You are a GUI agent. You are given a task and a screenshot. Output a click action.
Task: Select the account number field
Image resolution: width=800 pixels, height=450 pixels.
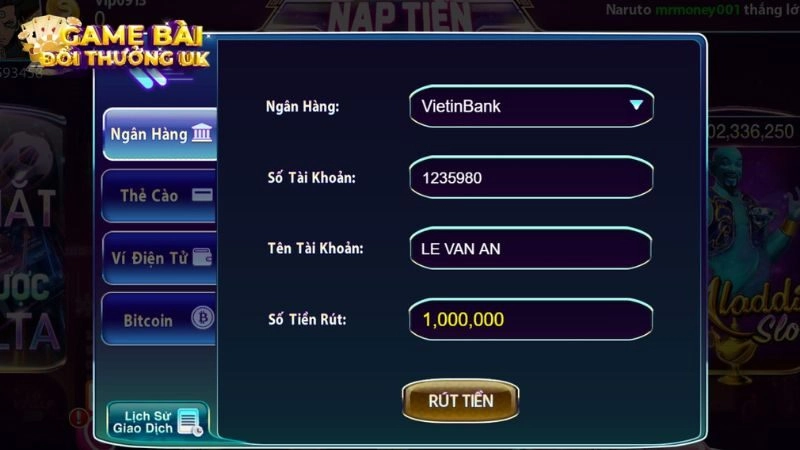[x=531, y=177]
